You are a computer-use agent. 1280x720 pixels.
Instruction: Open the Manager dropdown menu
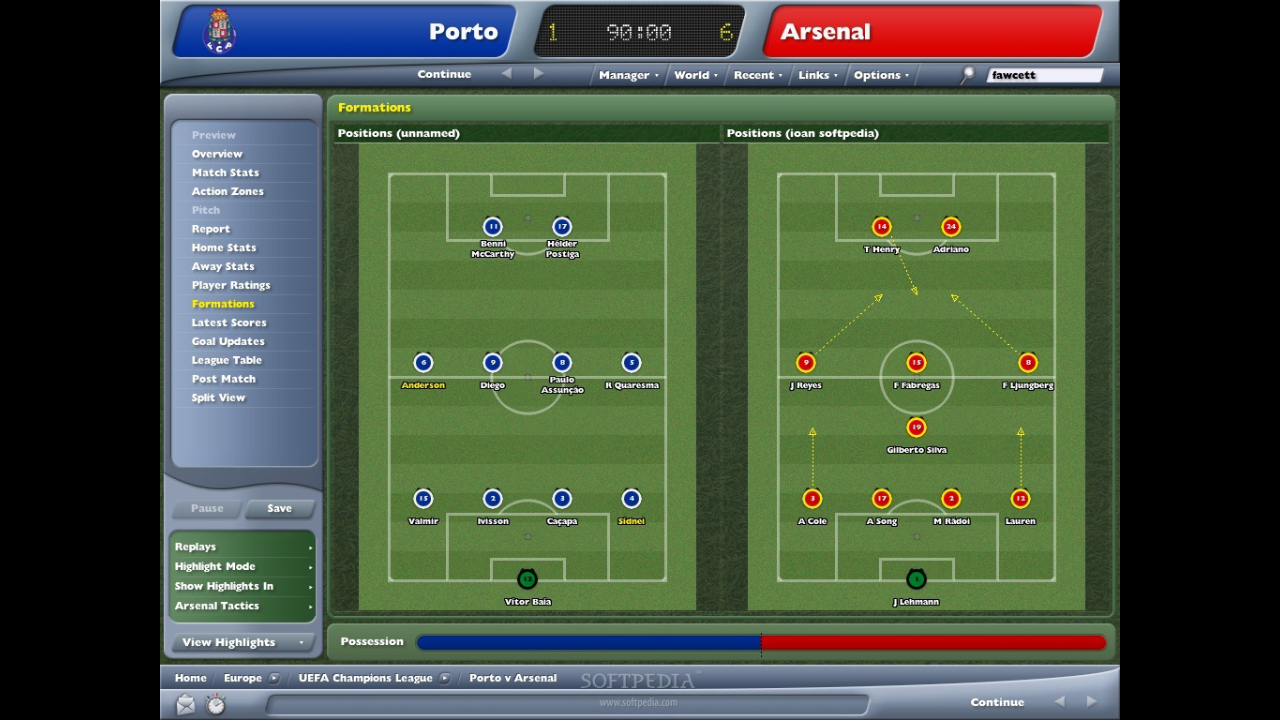[628, 75]
